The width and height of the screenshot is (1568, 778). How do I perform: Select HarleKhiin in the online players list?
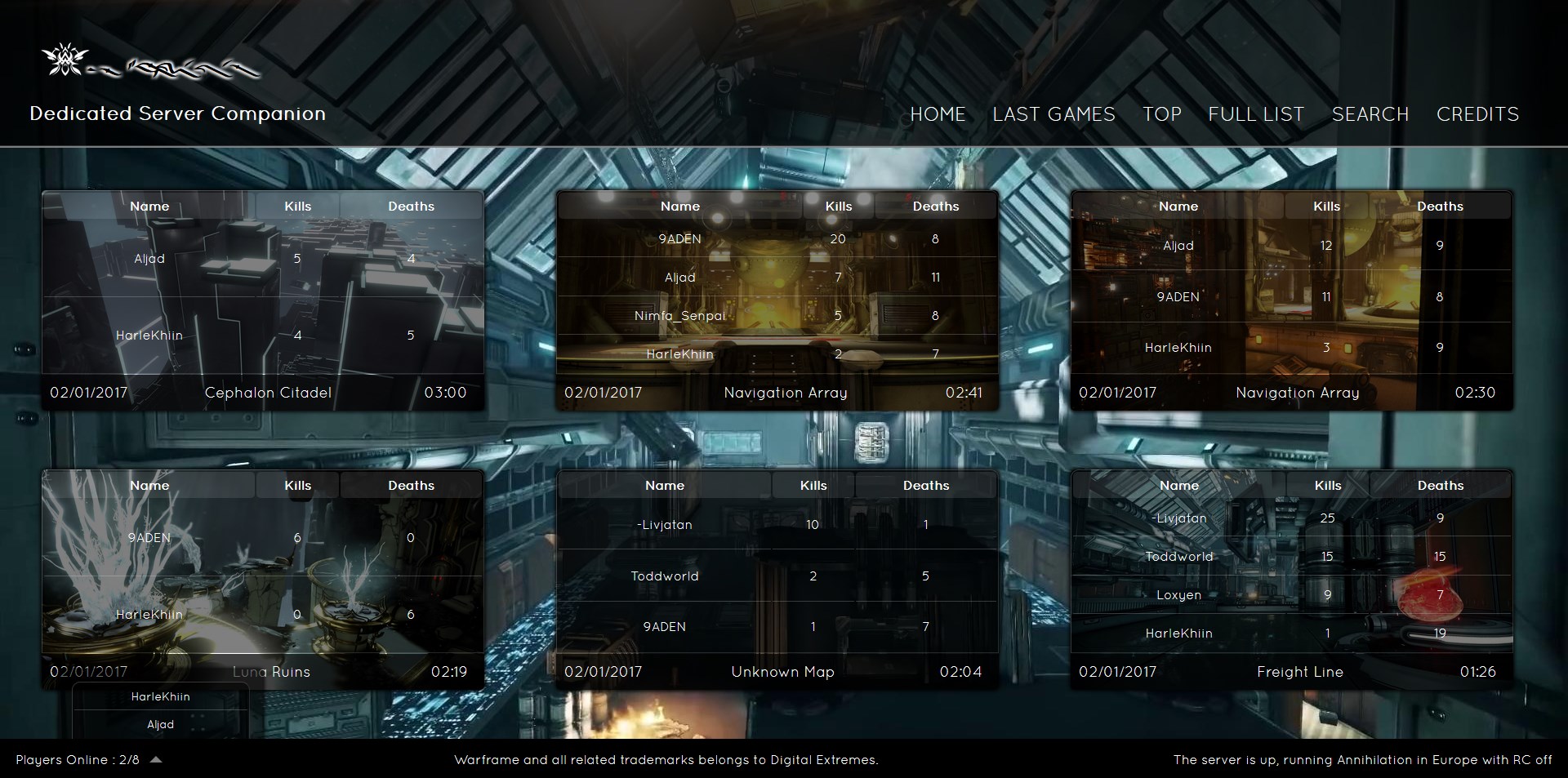click(160, 696)
